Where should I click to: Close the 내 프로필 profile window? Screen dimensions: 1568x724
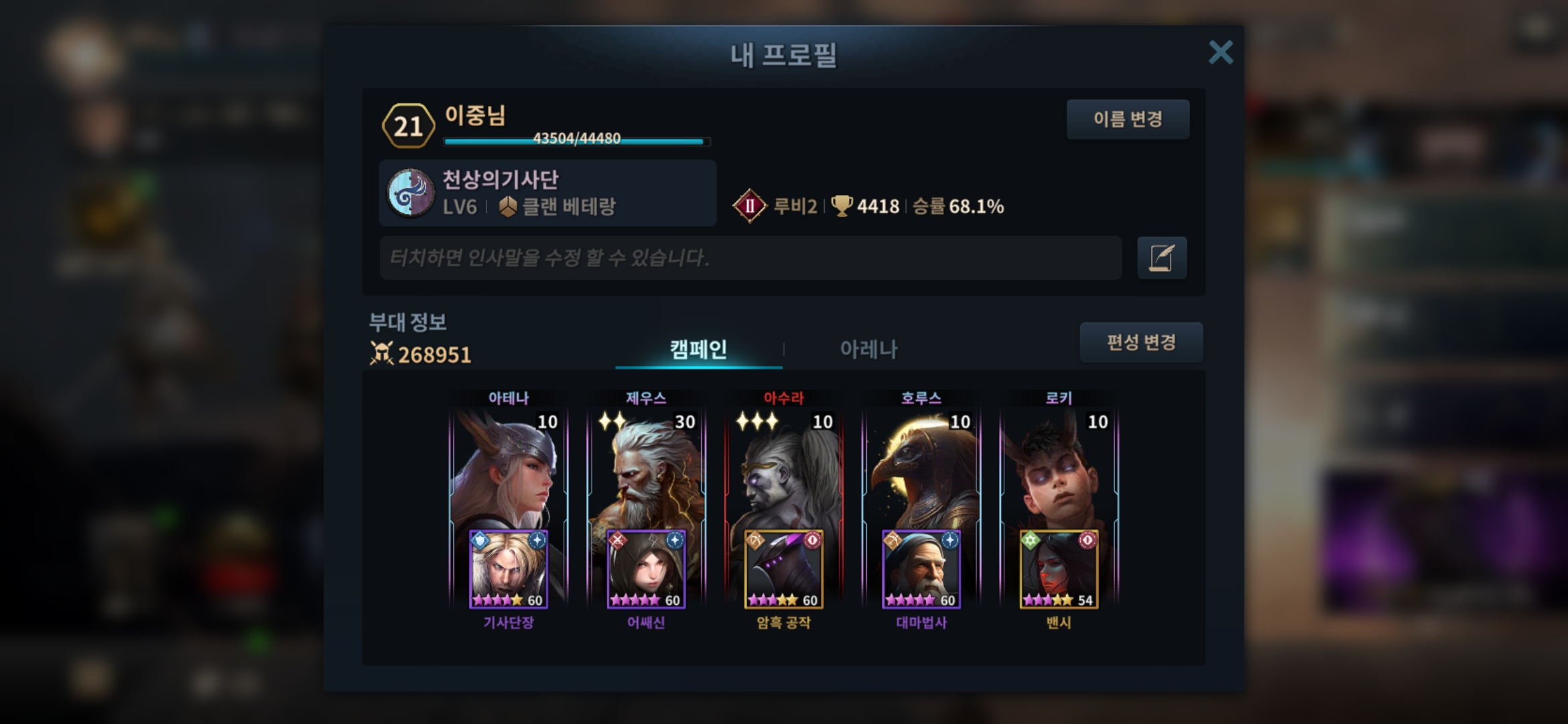tap(1220, 52)
